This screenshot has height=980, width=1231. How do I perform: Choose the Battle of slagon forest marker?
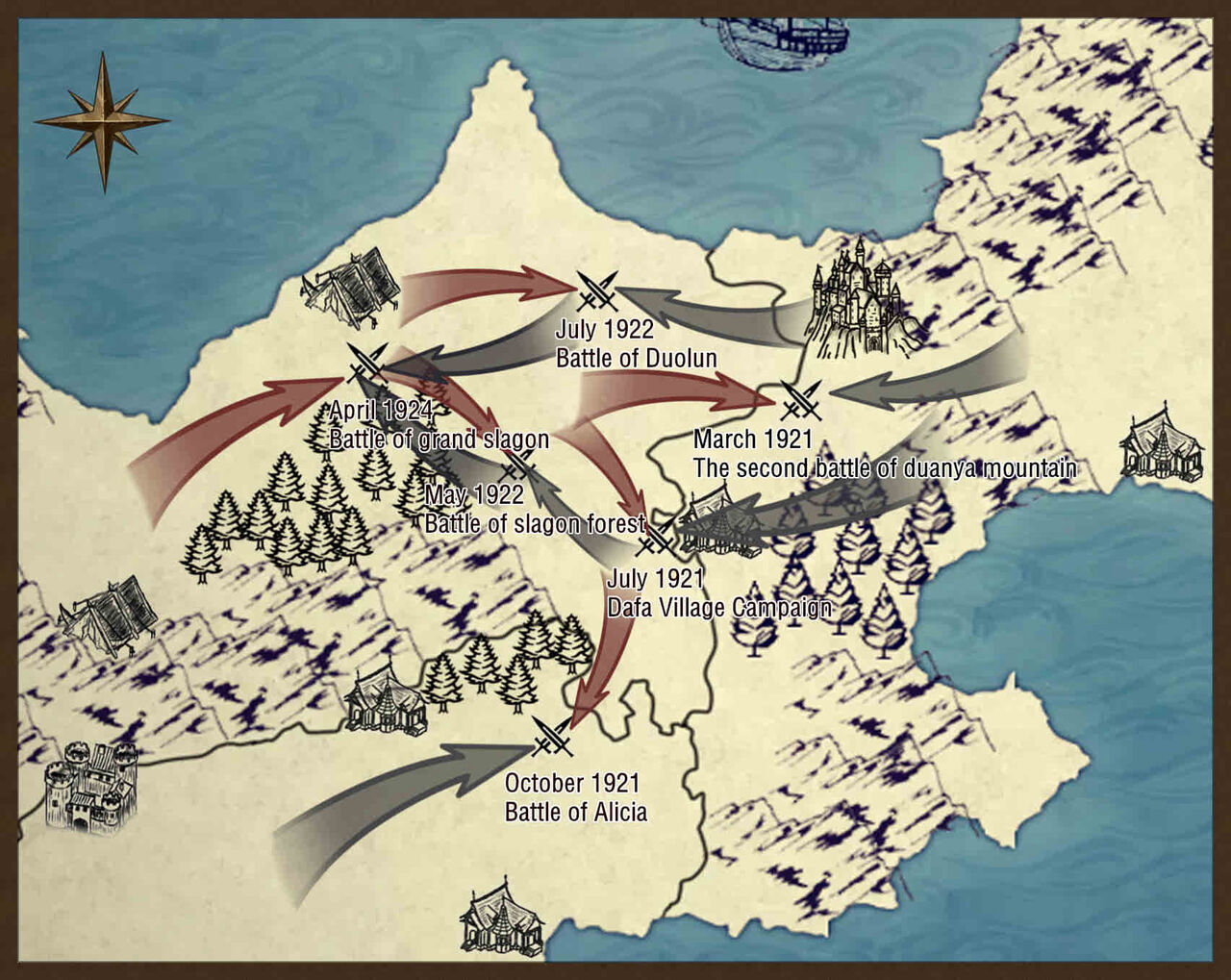pyautogui.click(x=518, y=465)
